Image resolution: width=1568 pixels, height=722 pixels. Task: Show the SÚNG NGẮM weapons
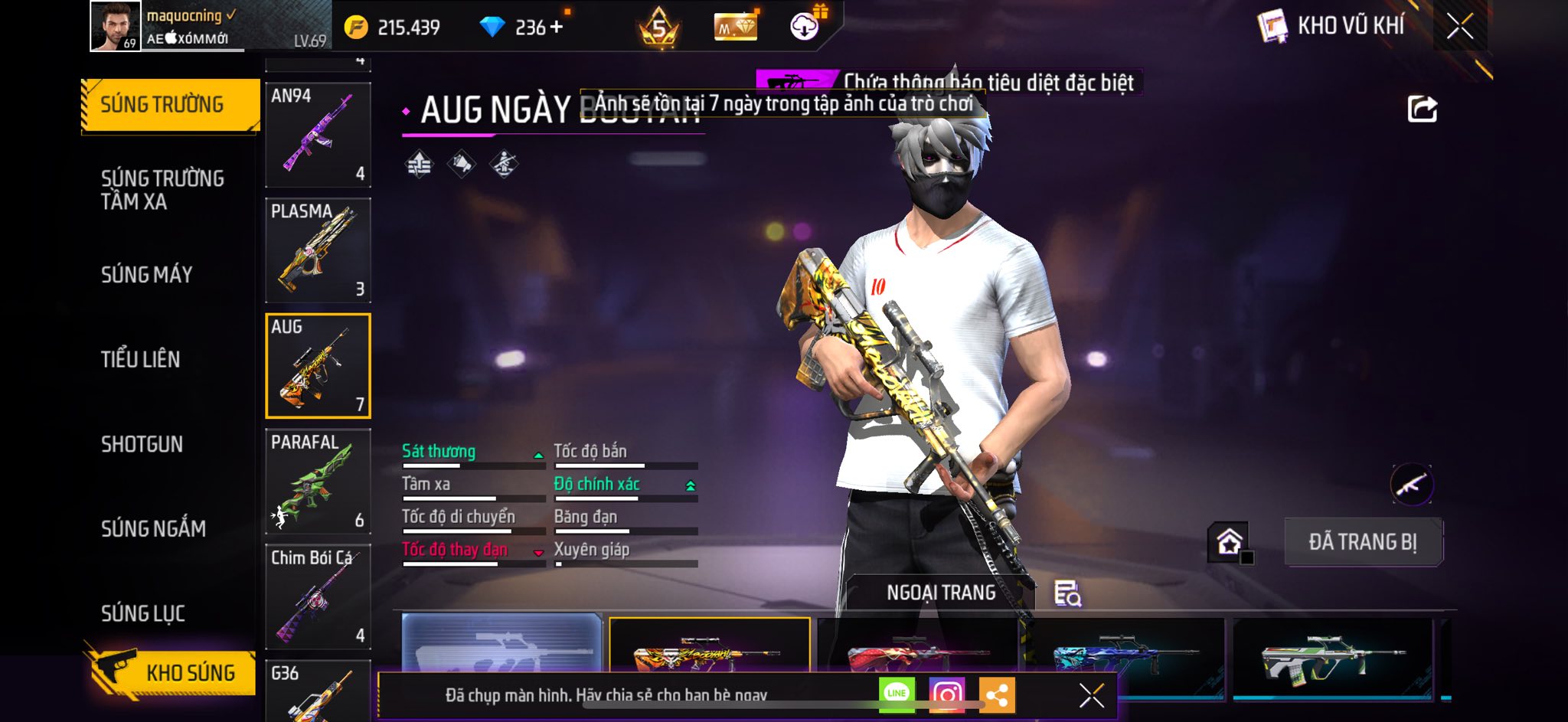coord(153,528)
